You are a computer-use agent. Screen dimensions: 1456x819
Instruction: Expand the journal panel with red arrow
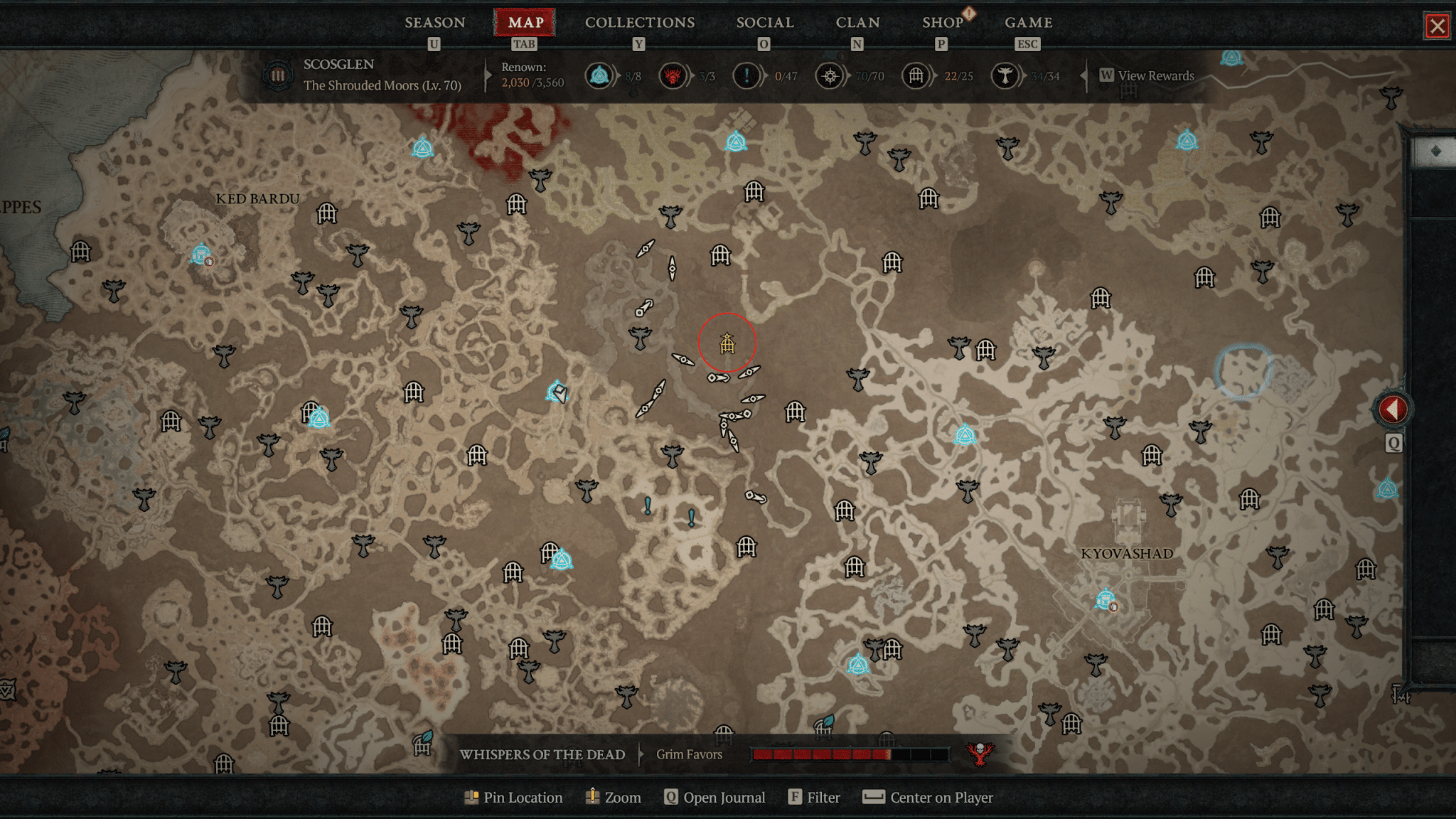tap(1392, 409)
